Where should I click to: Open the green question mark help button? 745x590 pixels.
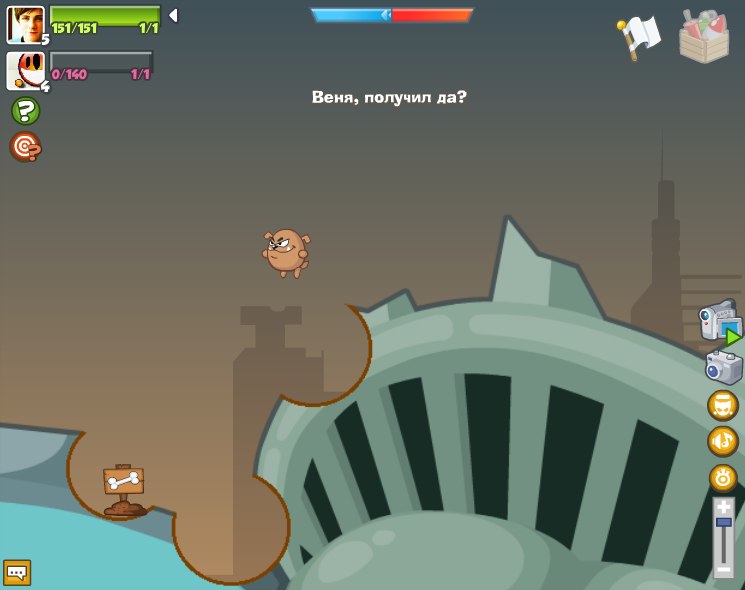point(25,111)
